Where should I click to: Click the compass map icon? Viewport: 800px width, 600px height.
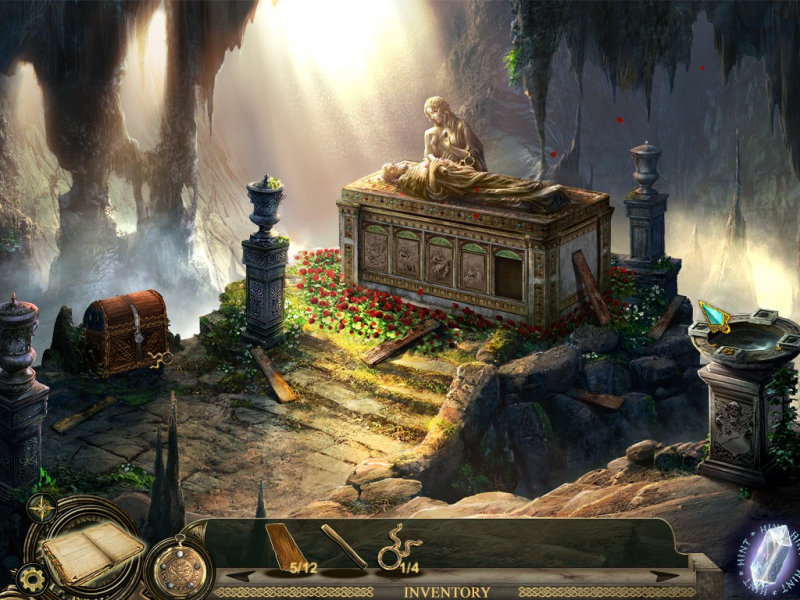41,508
